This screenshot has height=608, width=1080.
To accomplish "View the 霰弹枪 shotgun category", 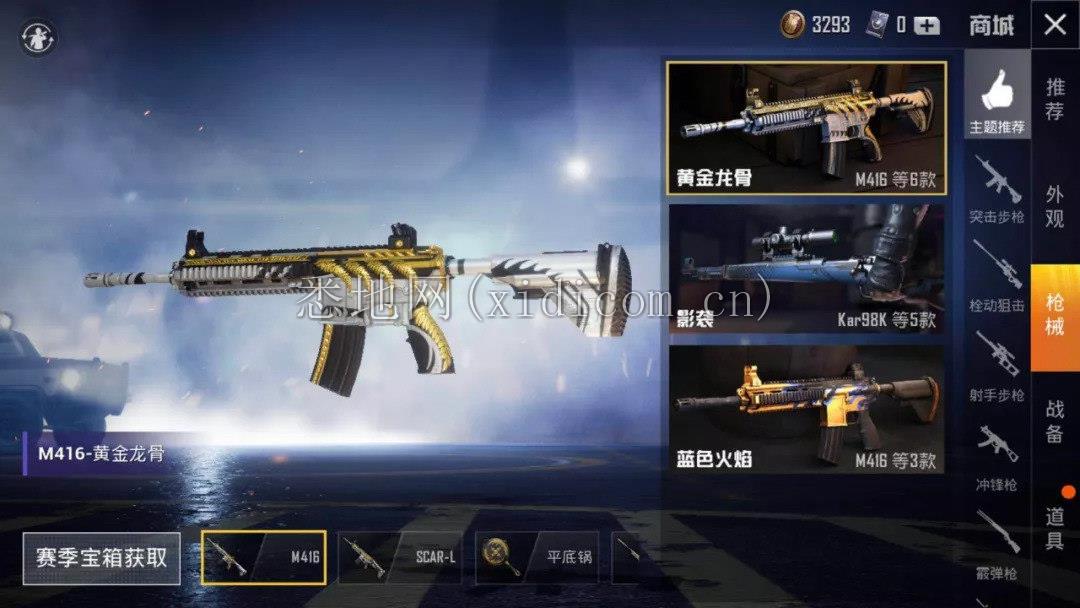I will (x=997, y=543).
